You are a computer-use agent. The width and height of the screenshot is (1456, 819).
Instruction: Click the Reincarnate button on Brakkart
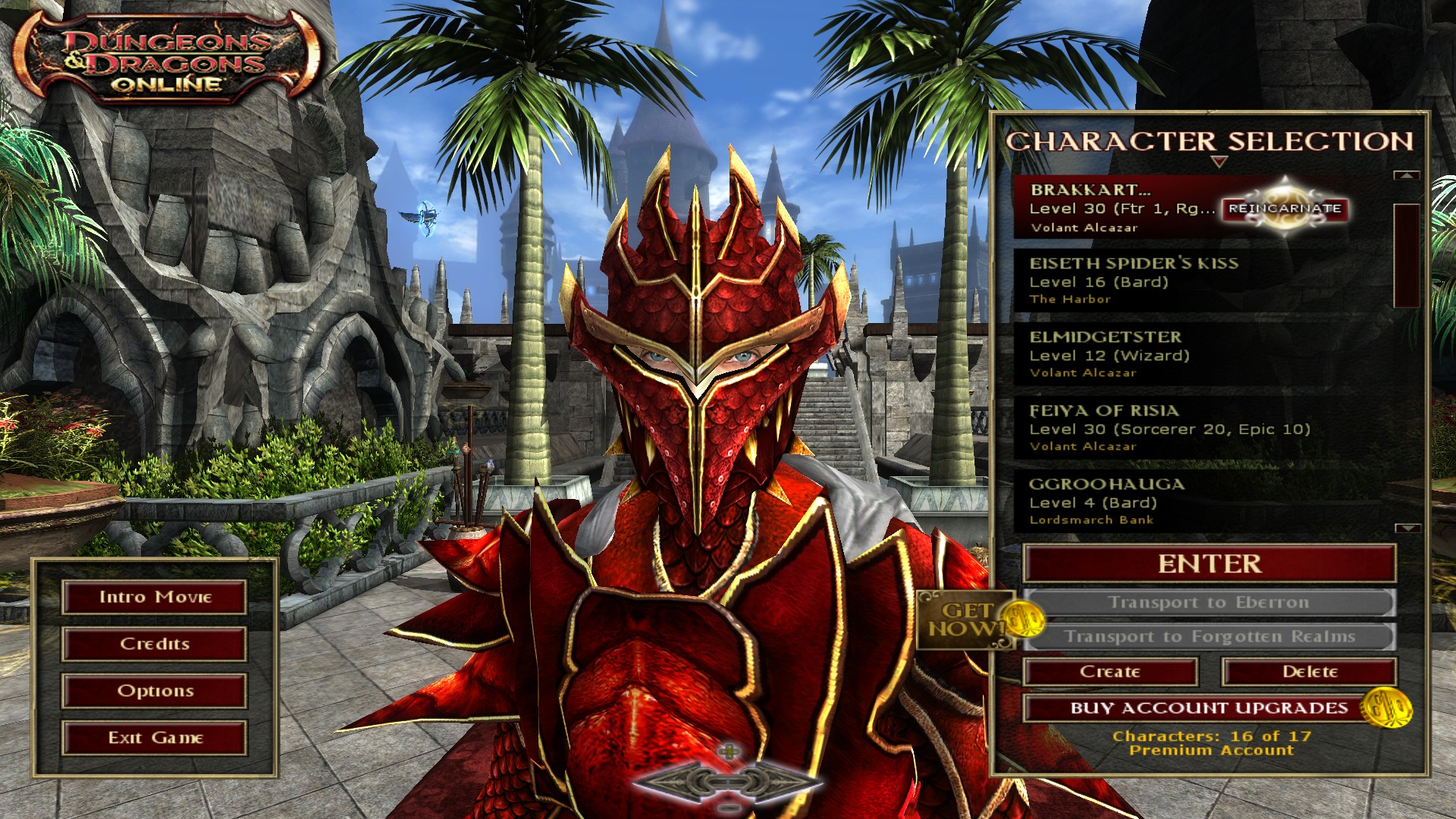tap(1285, 208)
